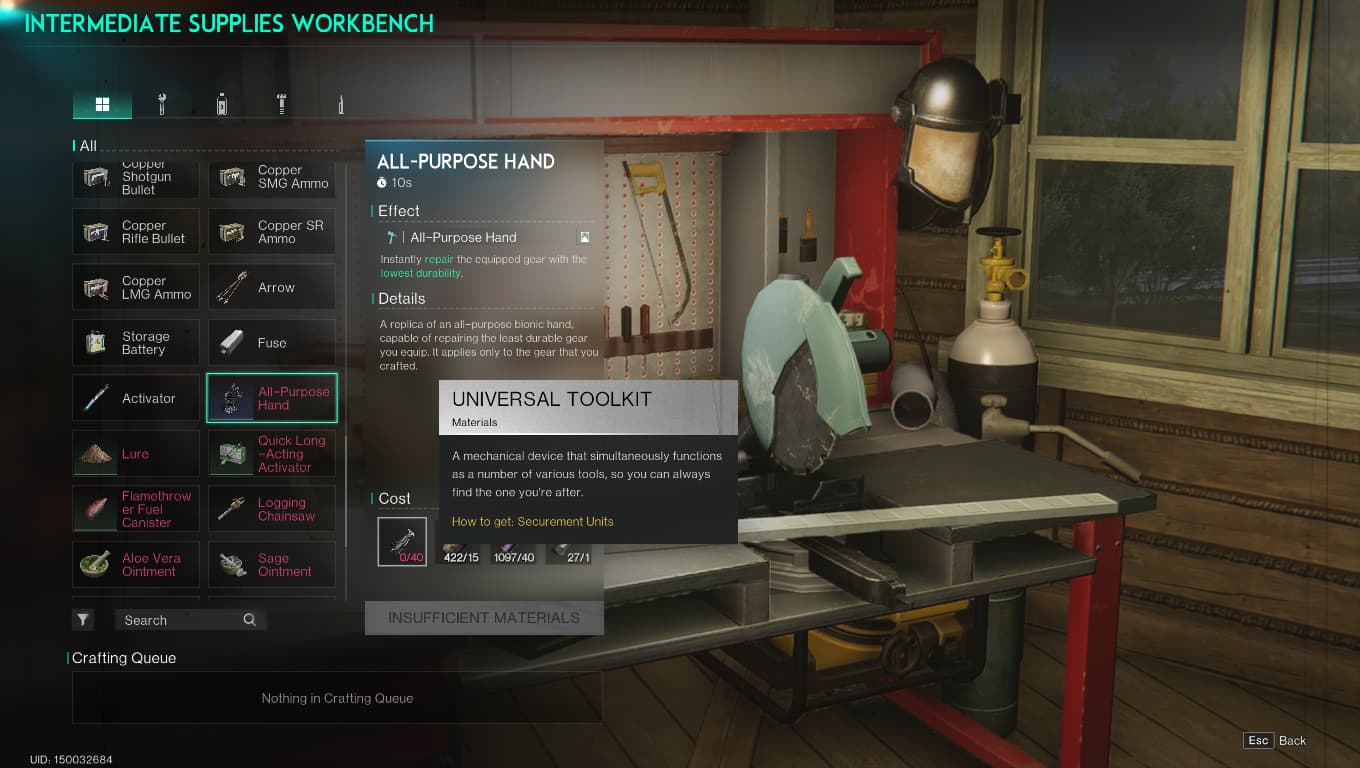Switch to the All items grid tab
The height and width of the screenshot is (768, 1360).
(x=102, y=104)
